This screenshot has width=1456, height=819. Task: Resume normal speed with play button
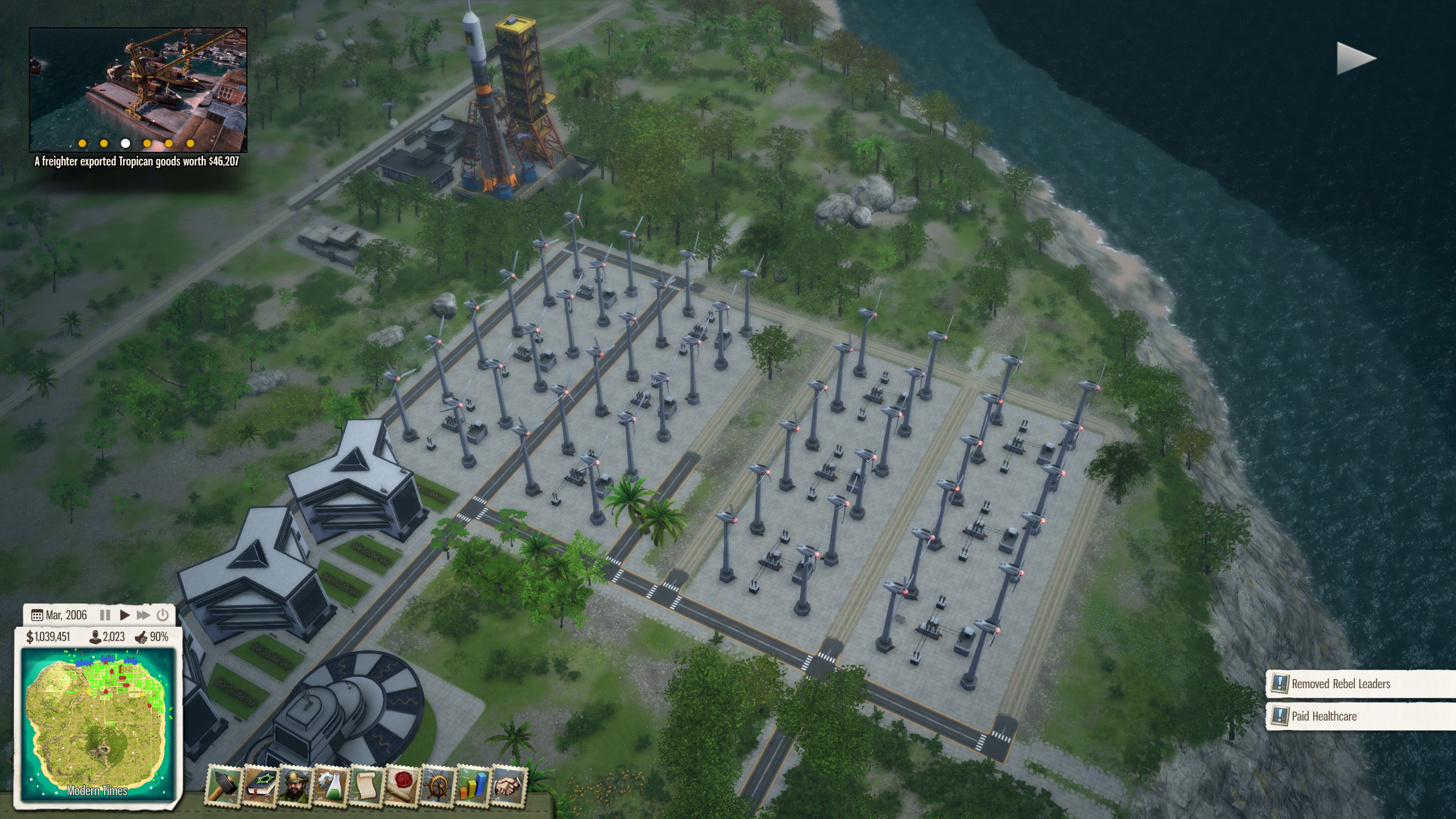pyautogui.click(x=125, y=615)
